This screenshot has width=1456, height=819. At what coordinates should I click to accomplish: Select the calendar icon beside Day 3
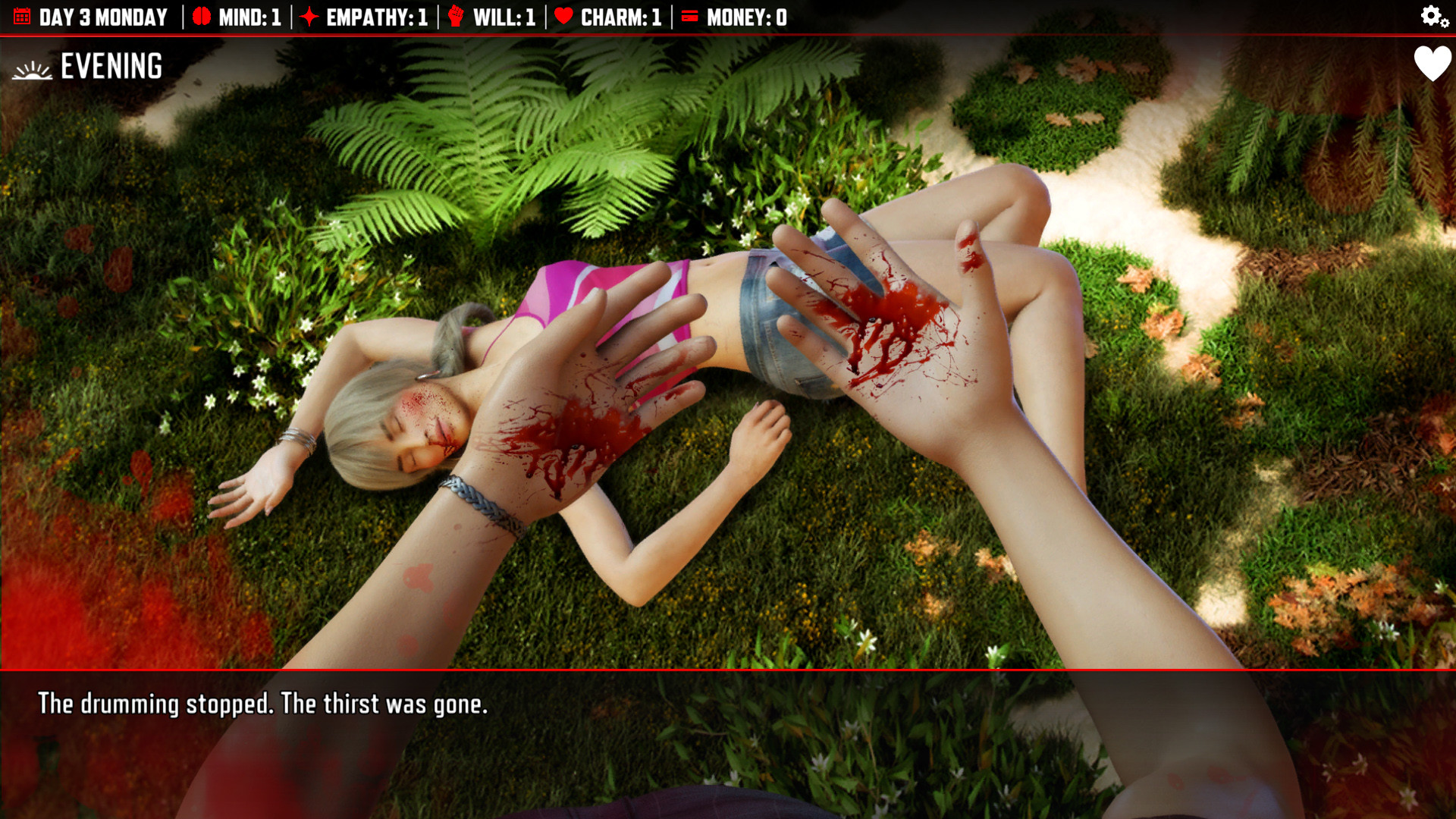[20, 16]
